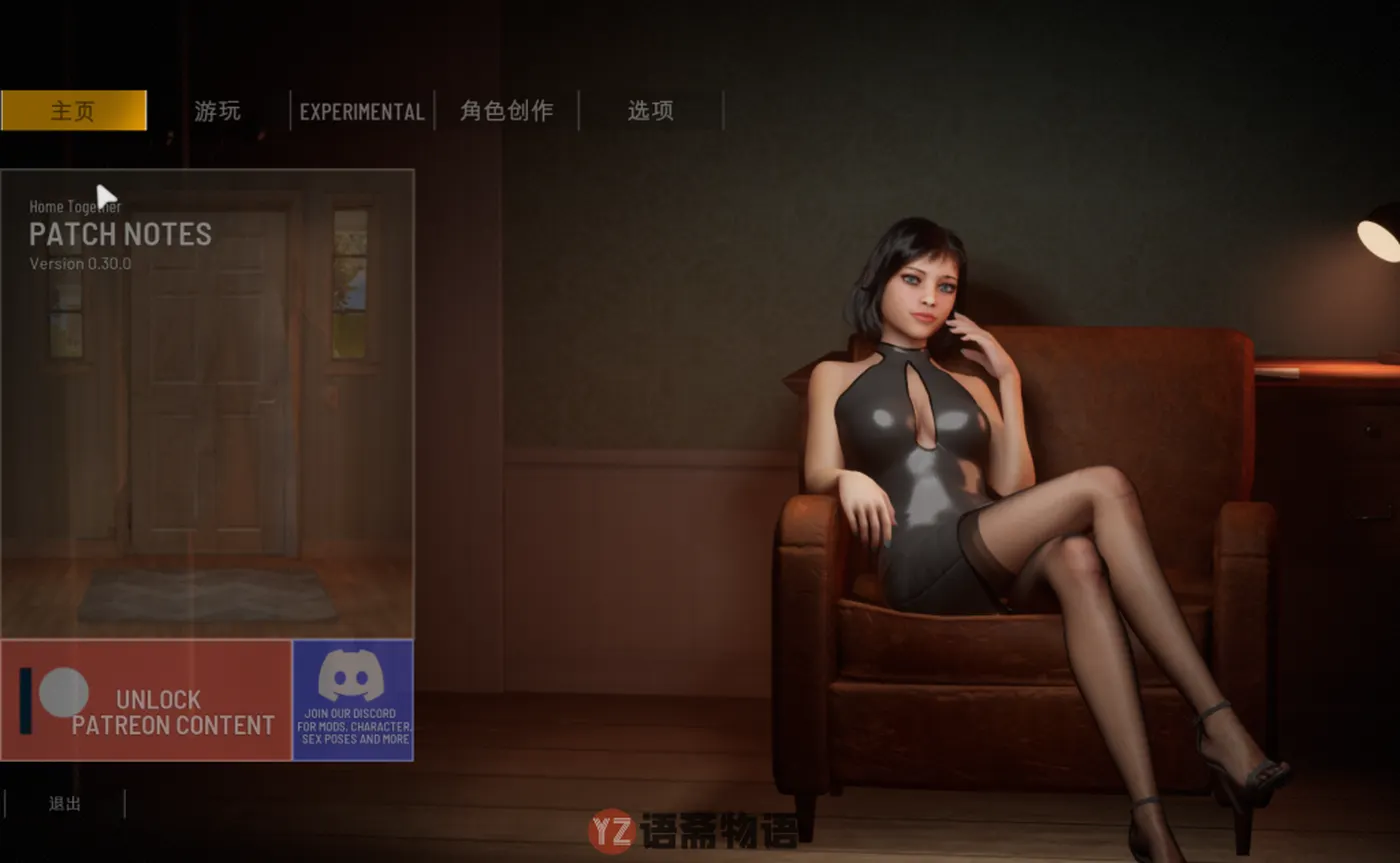Viewport: 1400px width, 863px height.
Task: Open the 选项 options tab
Action: [650, 111]
